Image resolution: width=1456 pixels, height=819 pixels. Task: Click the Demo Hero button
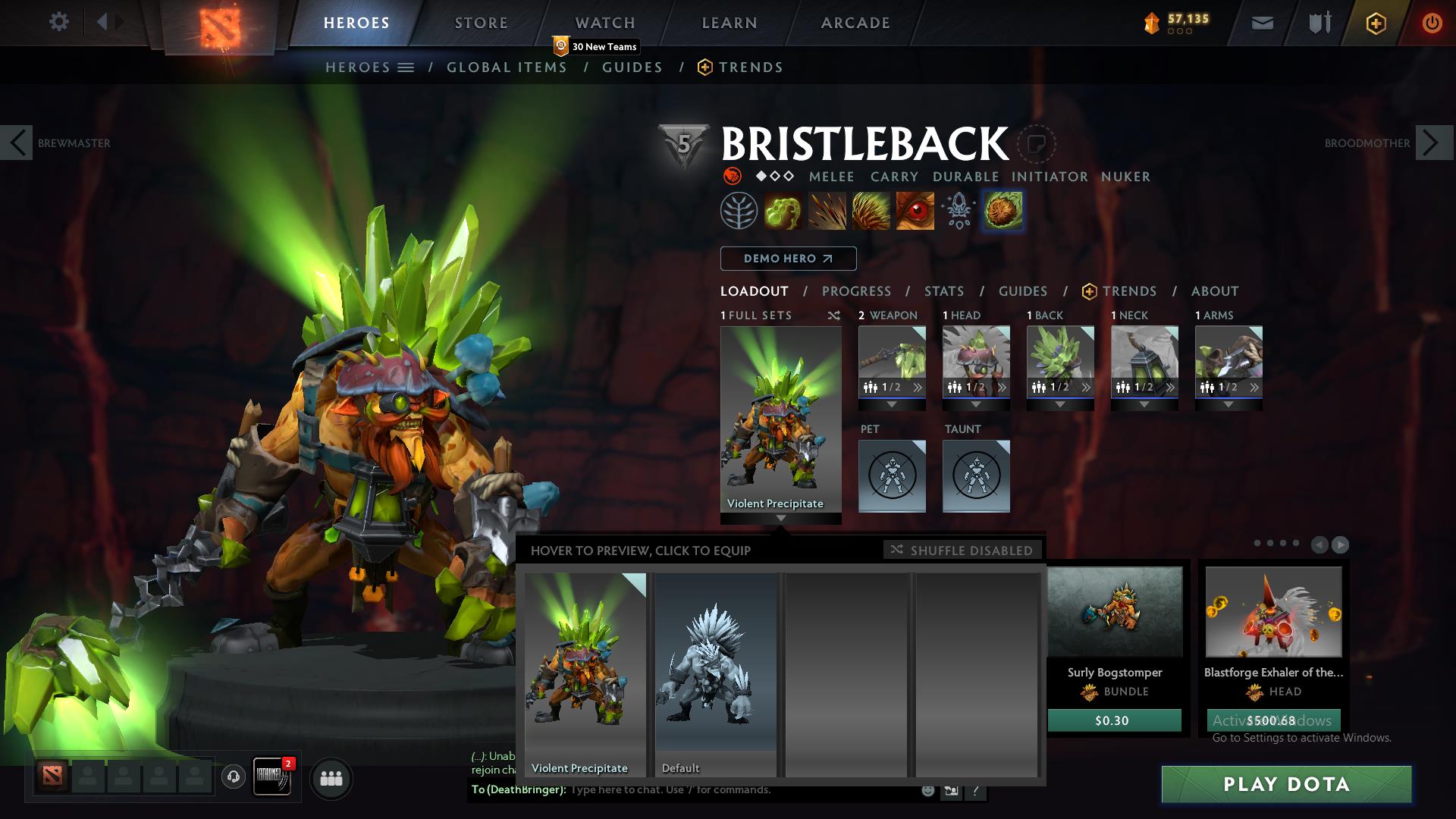pyautogui.click(x=788, y=259)
